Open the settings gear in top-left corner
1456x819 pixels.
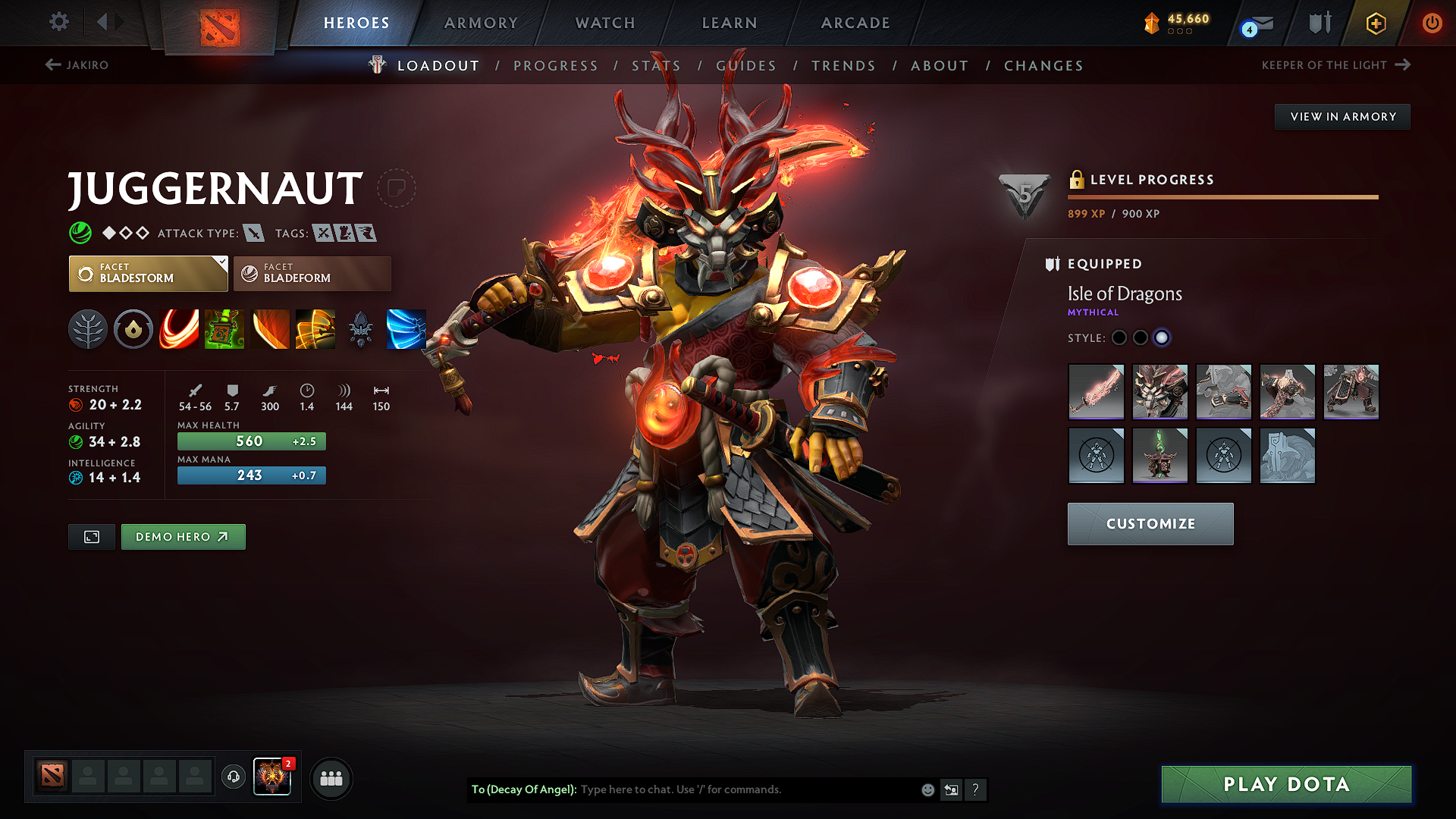tap(58, 22)
